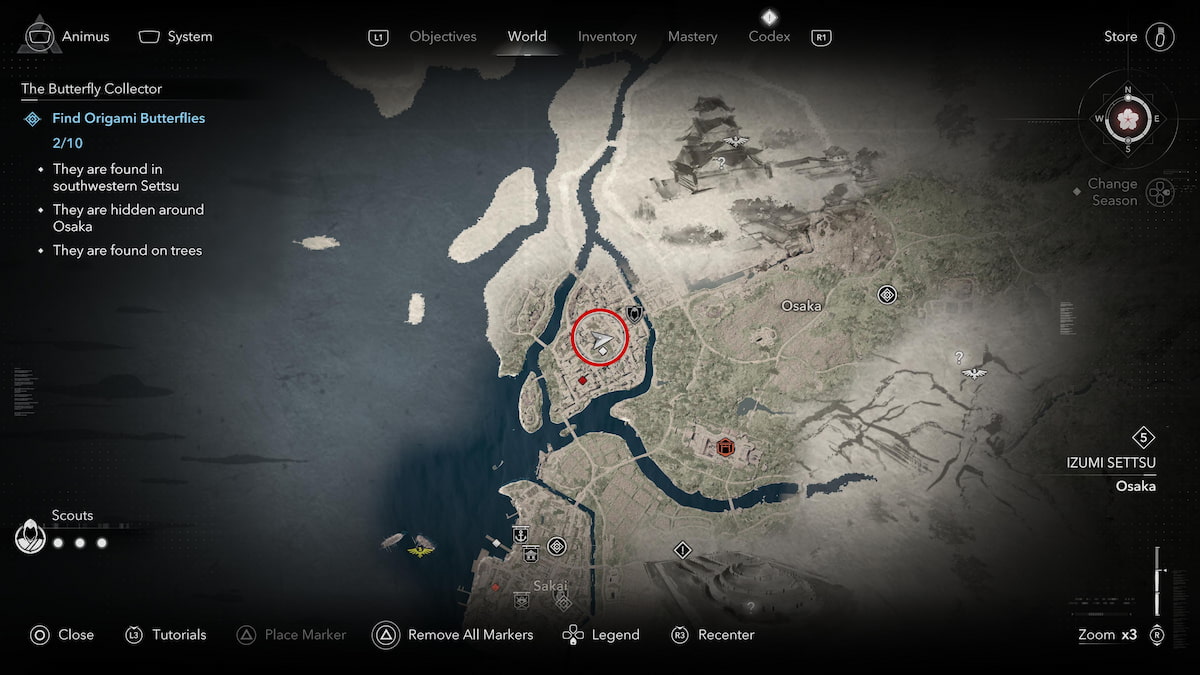This screenshot has width=1200, height=675.
Task: Open the Mastery tab
Action: (x=692, y=37)
